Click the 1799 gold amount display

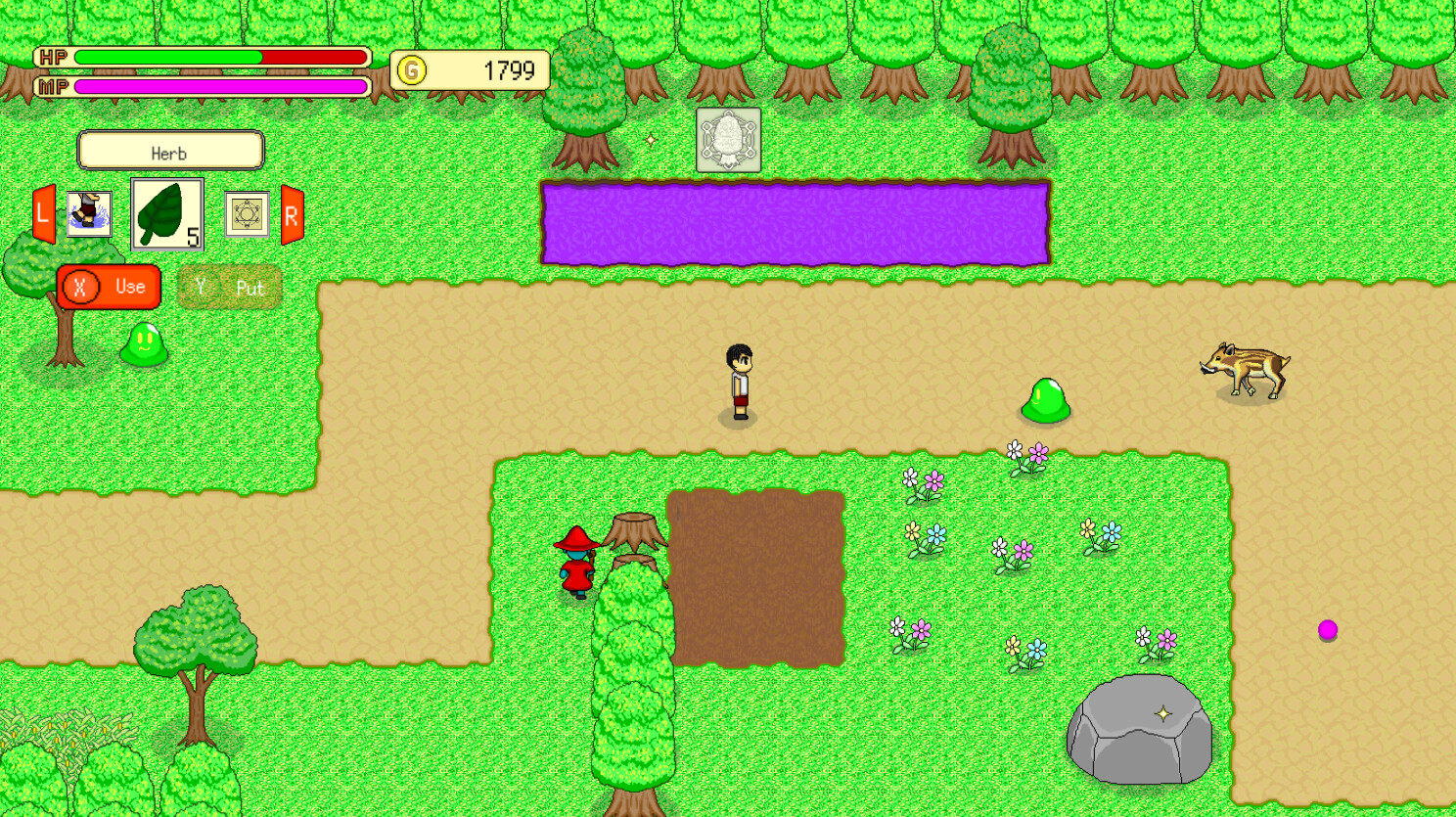pos(502,69)
